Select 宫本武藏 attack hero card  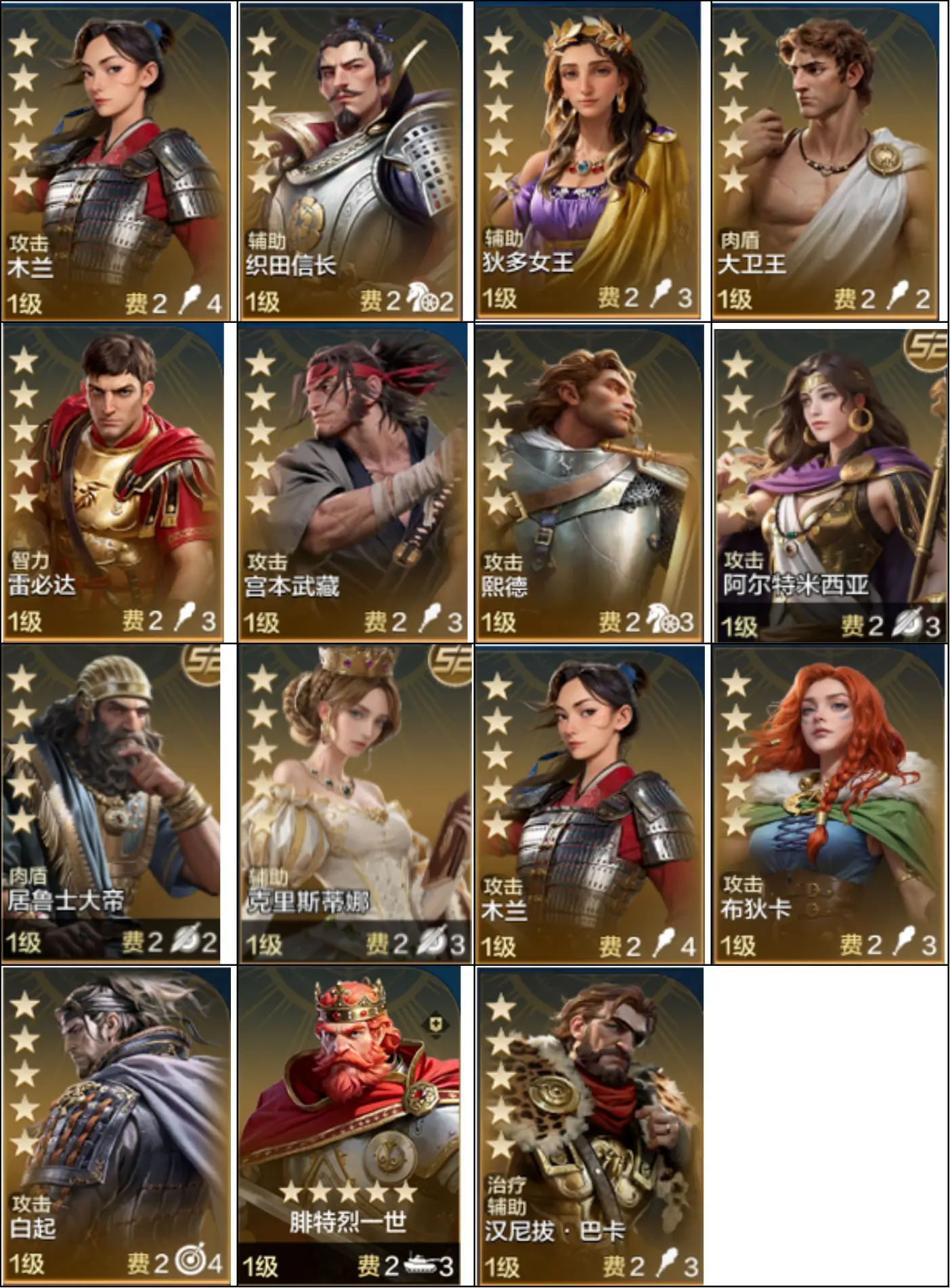pyautogui.click(x=352, y=482)
